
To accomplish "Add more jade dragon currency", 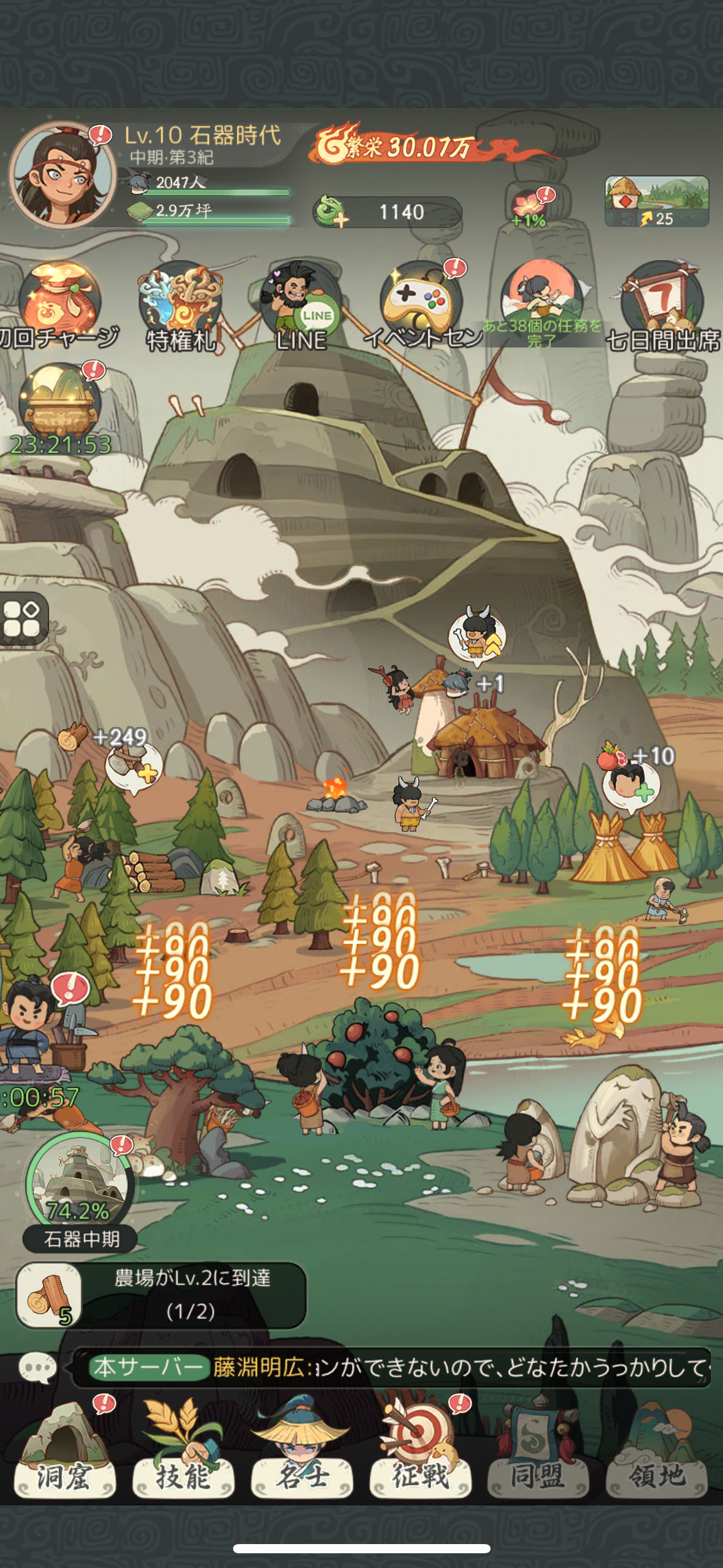I will point(332,212).
